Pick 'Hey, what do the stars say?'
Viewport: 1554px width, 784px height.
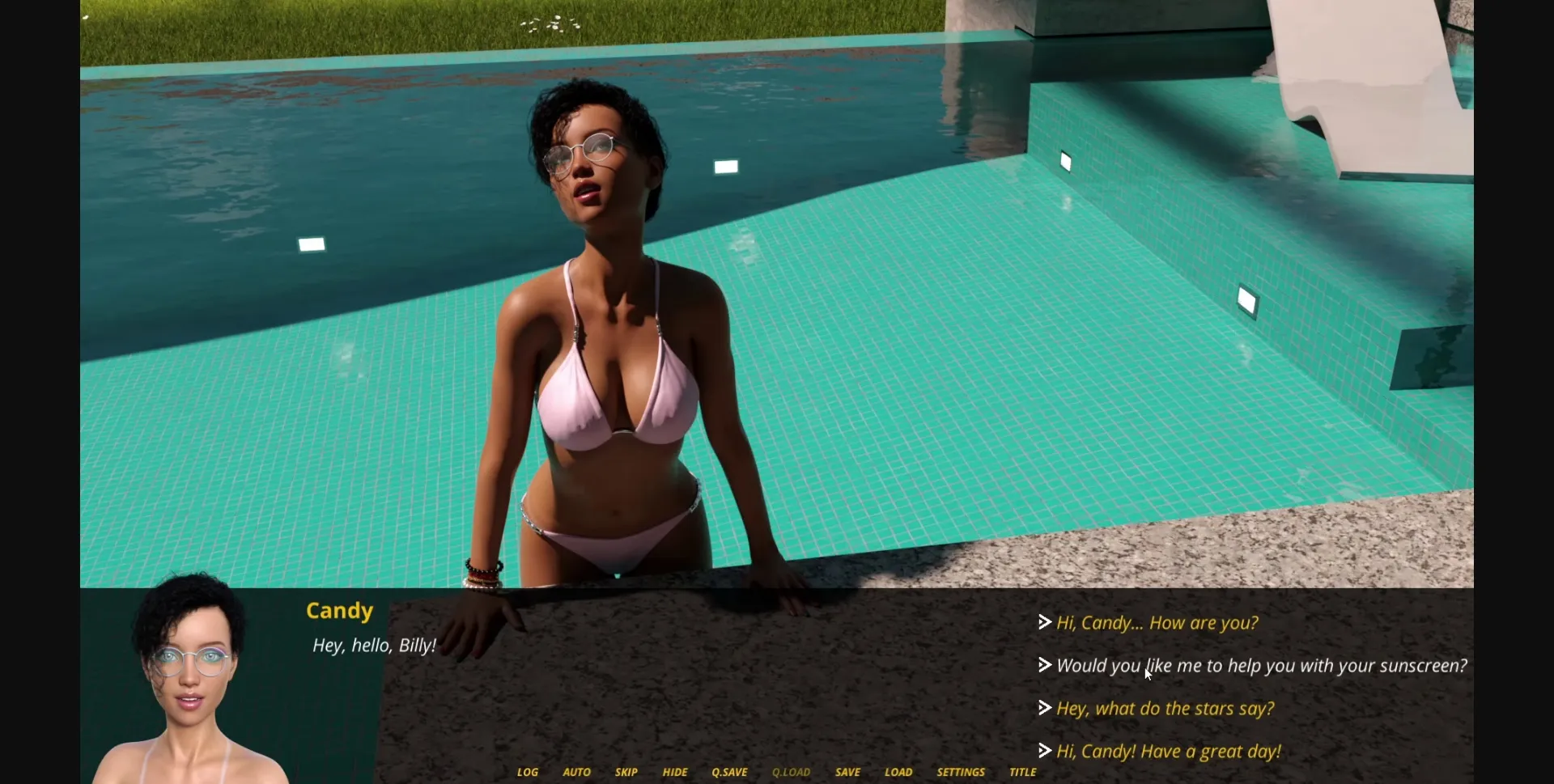(1165, 708)
